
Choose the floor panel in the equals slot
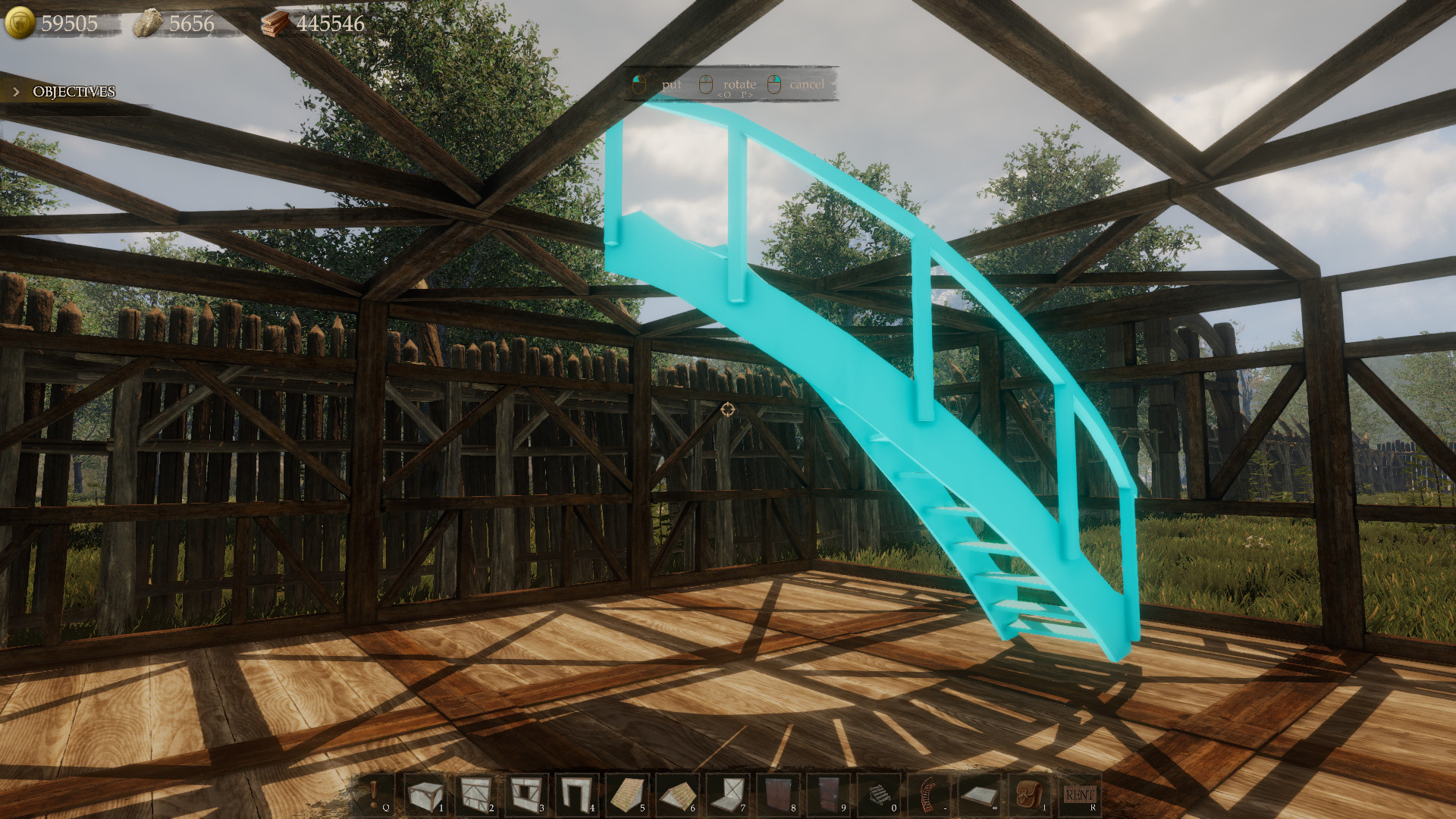[x=978, y=796]
